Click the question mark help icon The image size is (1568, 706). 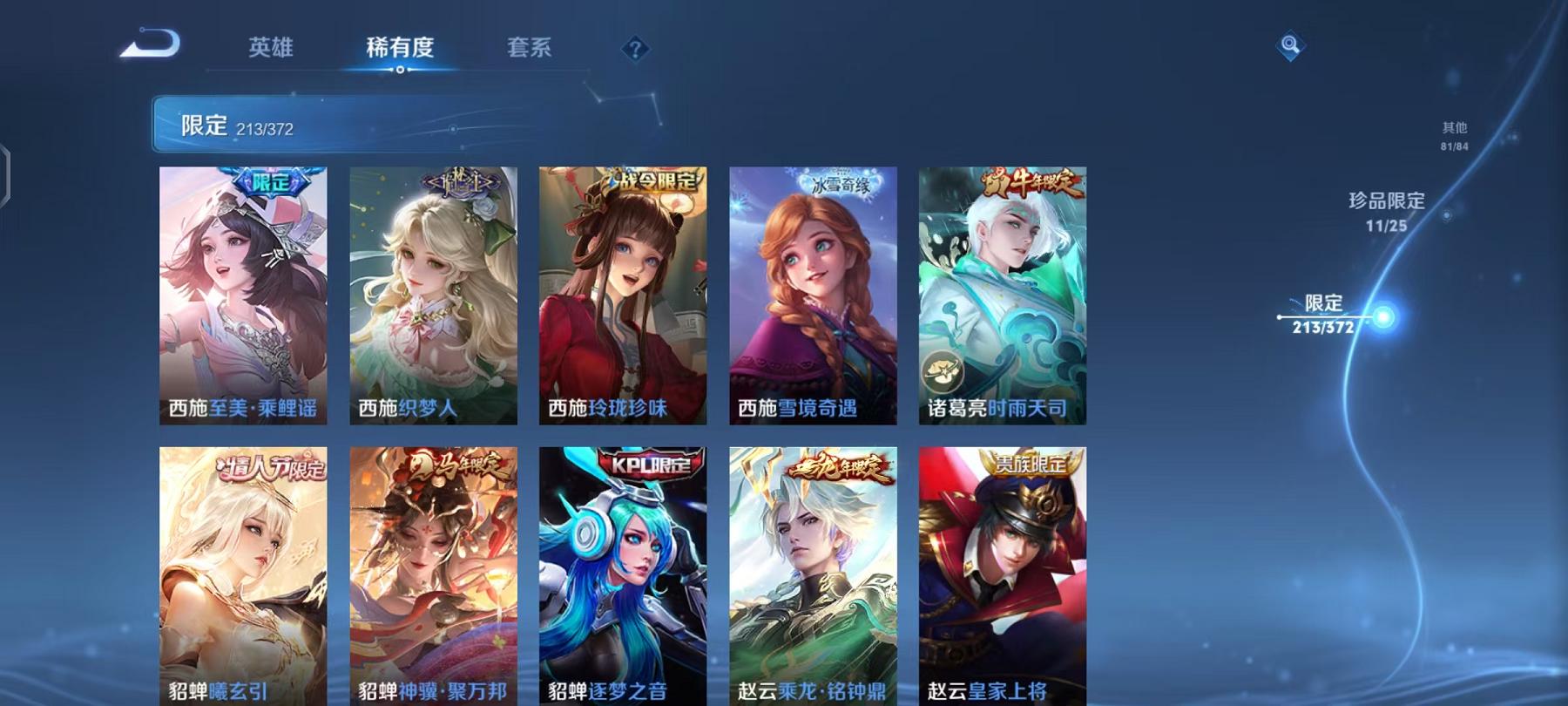(x=637, y=50)
